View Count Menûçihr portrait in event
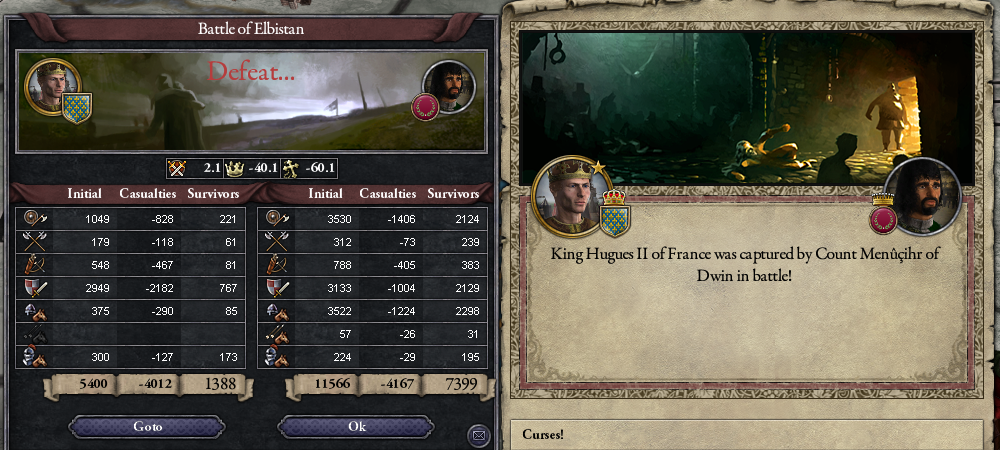Screen dimensions: 1000x450 coord(922,196)
